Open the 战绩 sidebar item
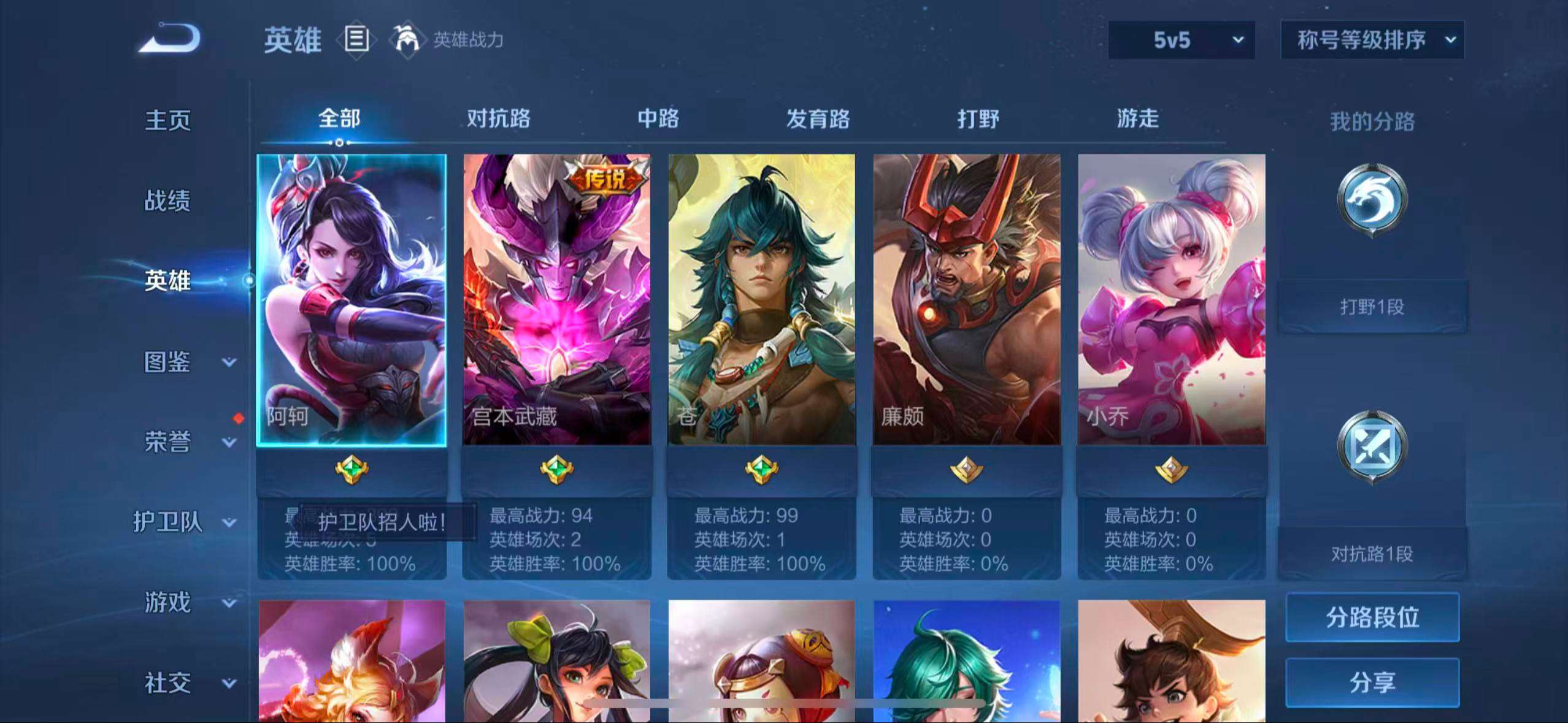This screenshot has width=1568, height=723. [x=167, y=201]
